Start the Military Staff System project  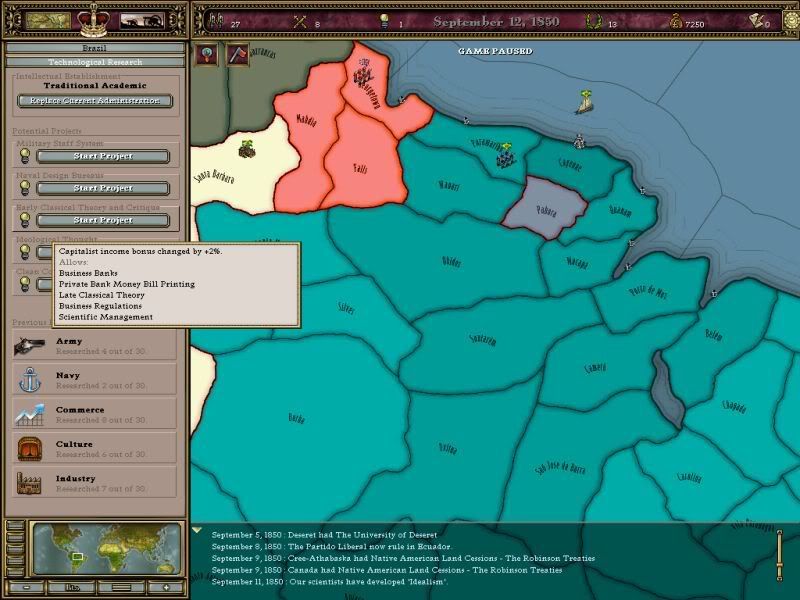click(x=103, y=156)
